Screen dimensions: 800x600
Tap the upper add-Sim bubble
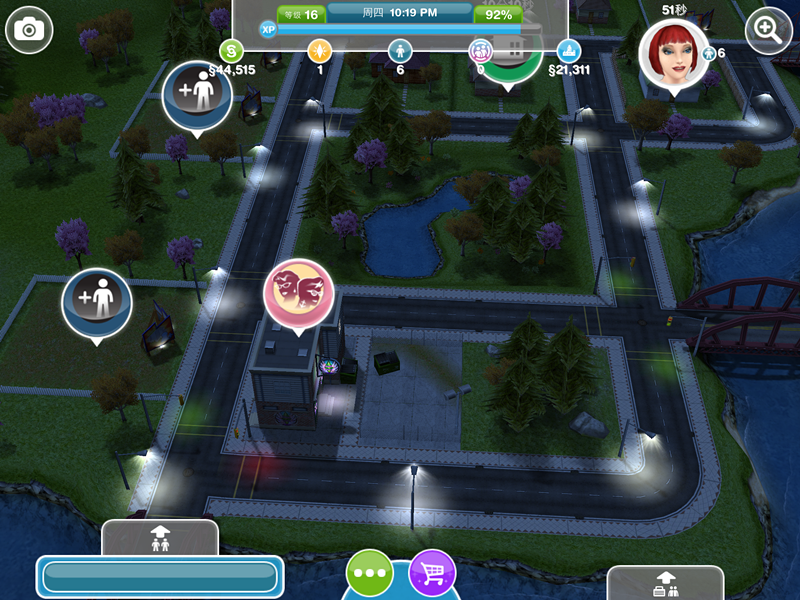pyautogui.click(x=197, y=95)
